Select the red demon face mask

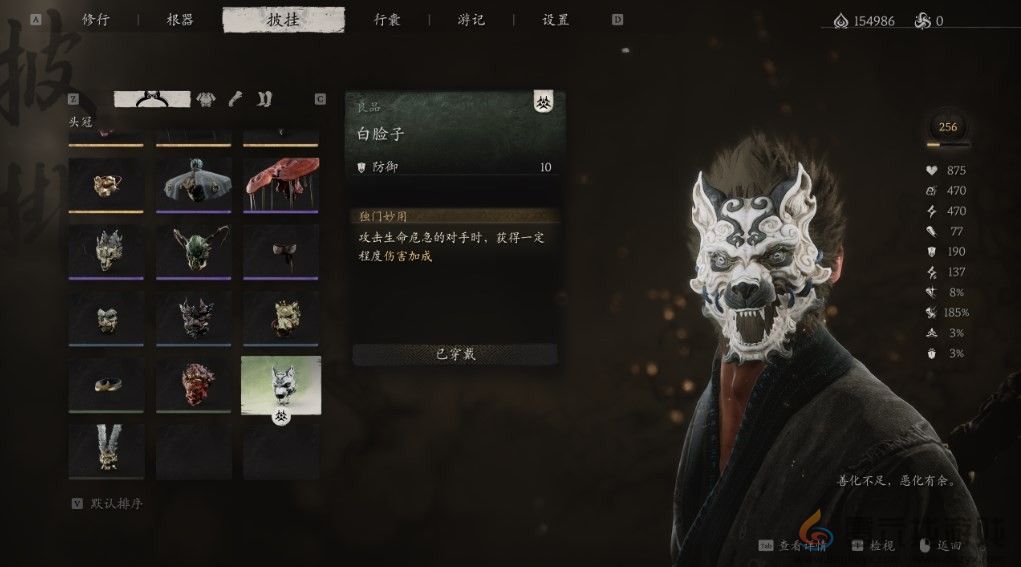(194, 384)
